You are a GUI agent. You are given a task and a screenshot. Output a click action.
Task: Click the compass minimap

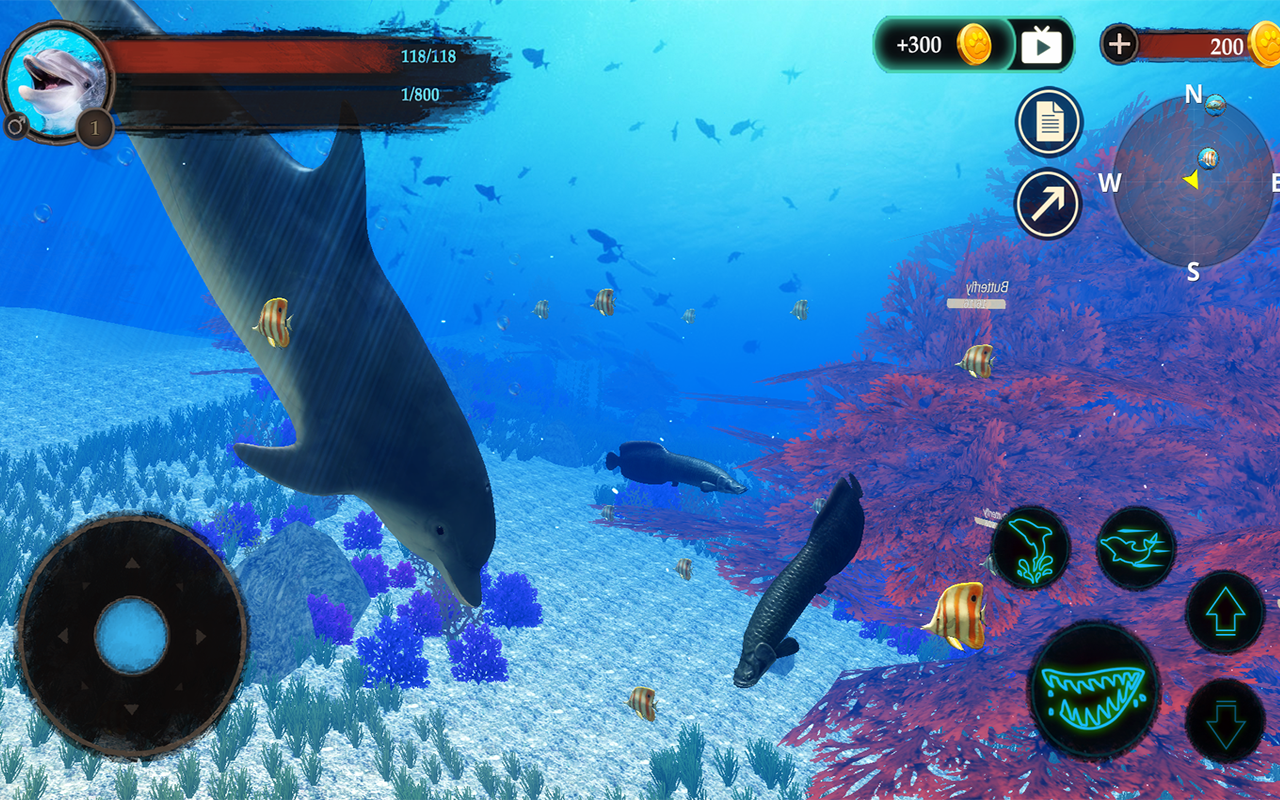(x=1193, y=182)
